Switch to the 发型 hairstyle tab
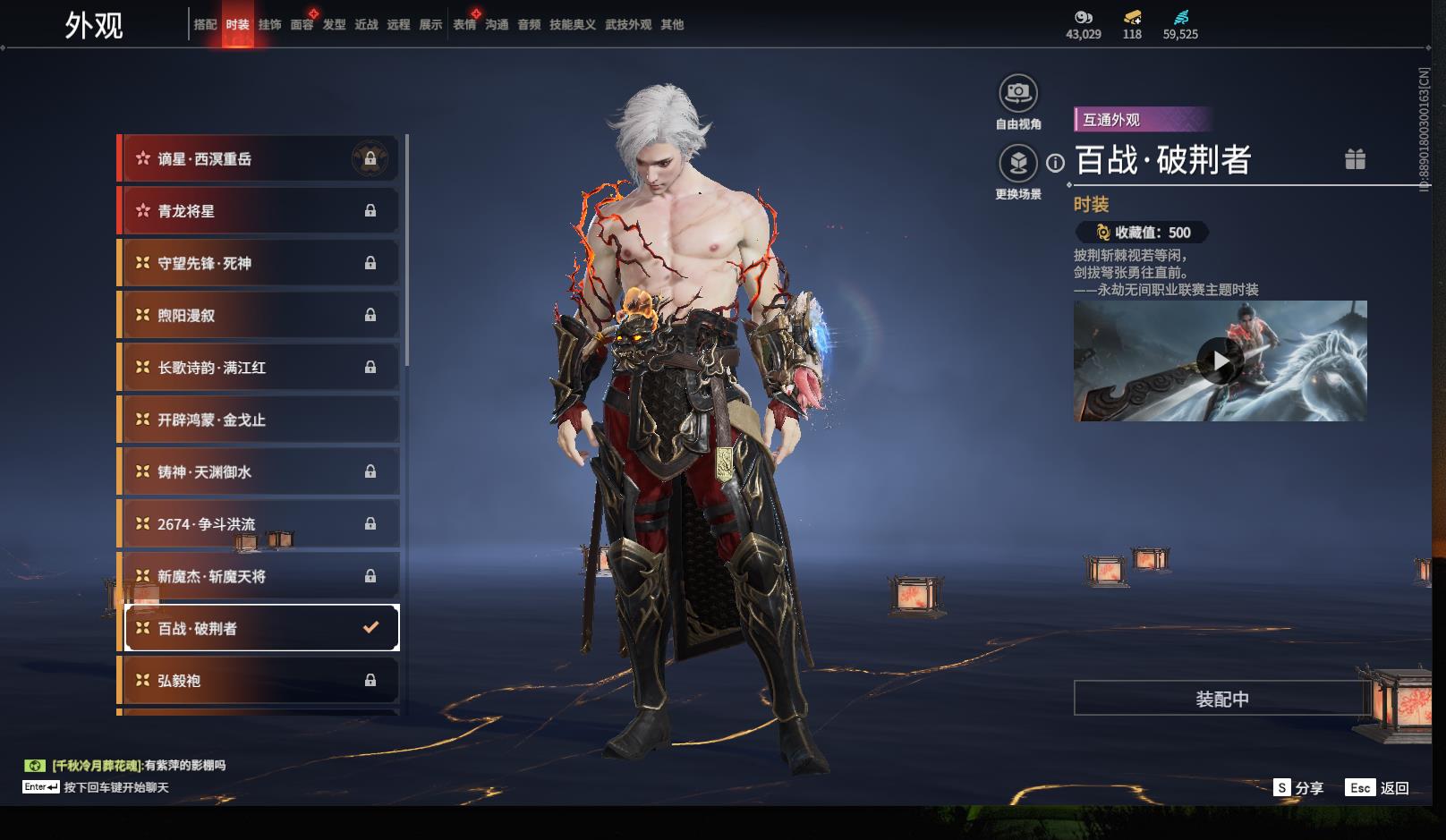Image resolution: width=1446 pixels, height=840 pixels. point(334,25)
